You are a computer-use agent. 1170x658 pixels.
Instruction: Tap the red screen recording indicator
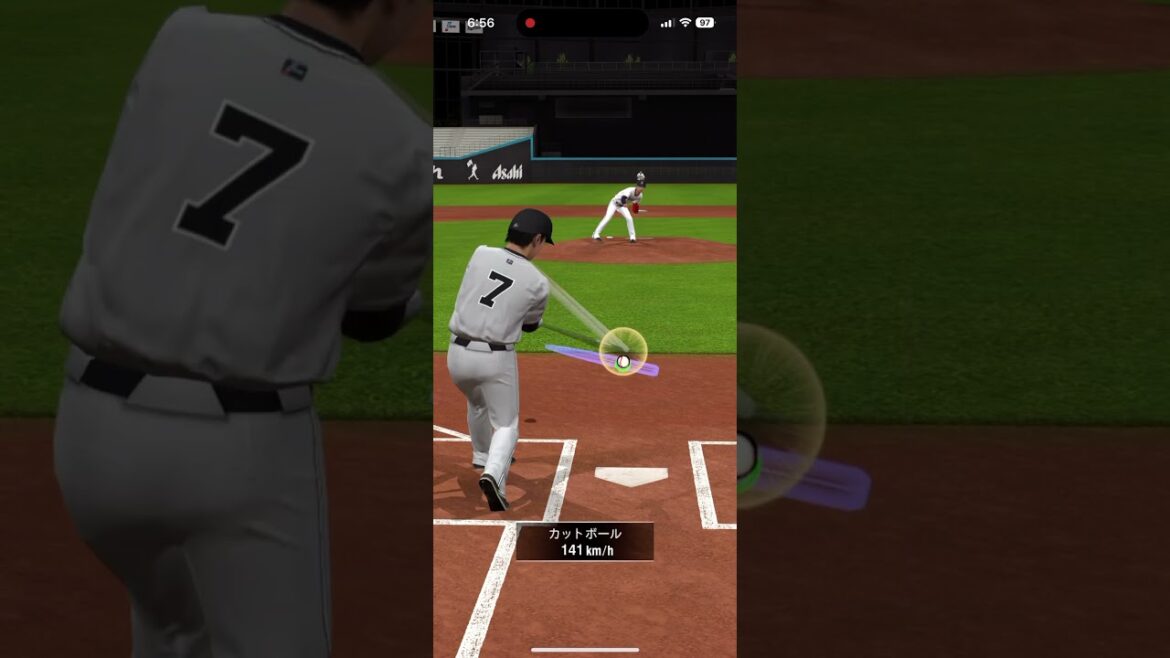click(530, 23)
